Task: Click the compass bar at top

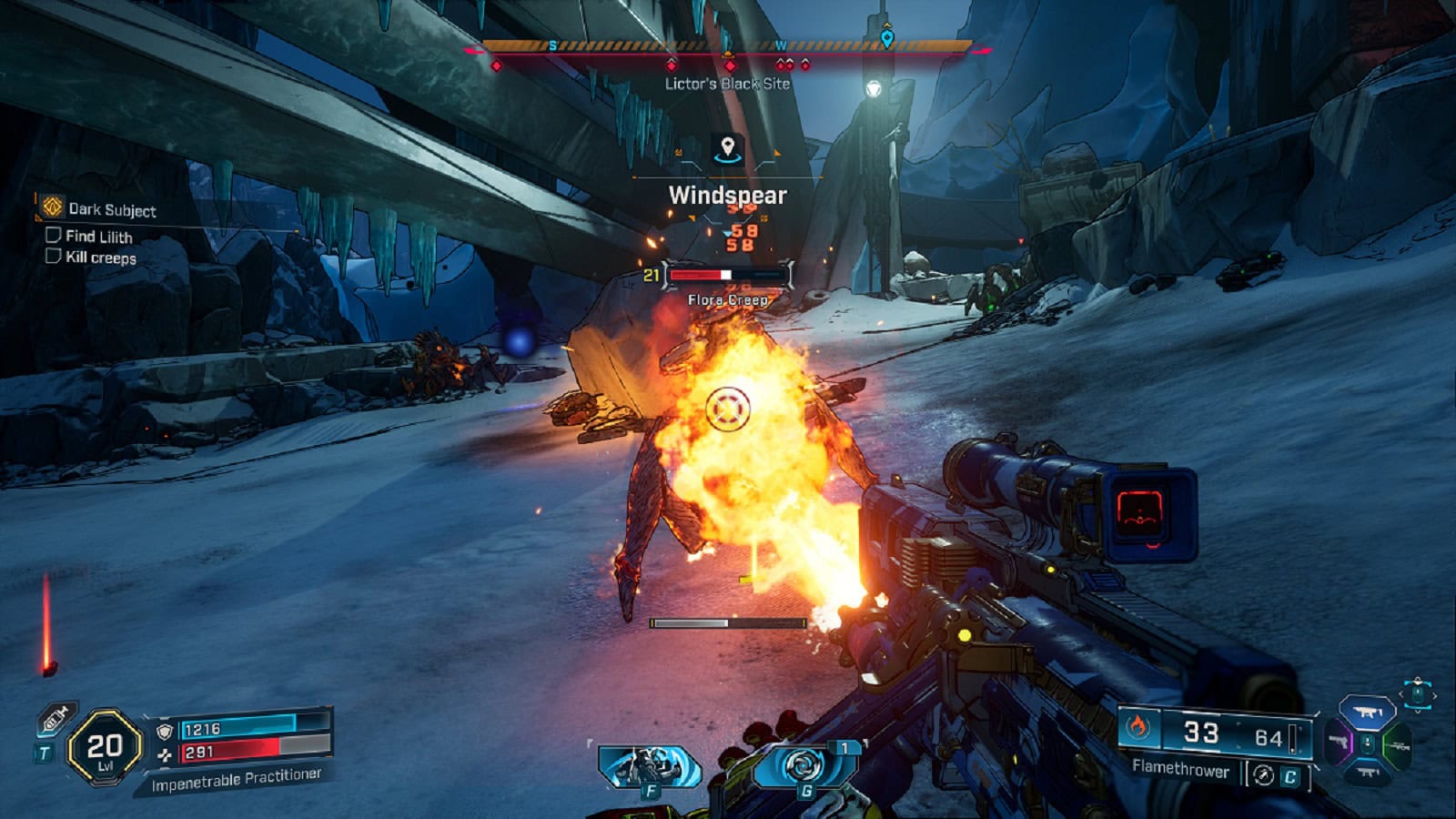Action: (727, 45)
